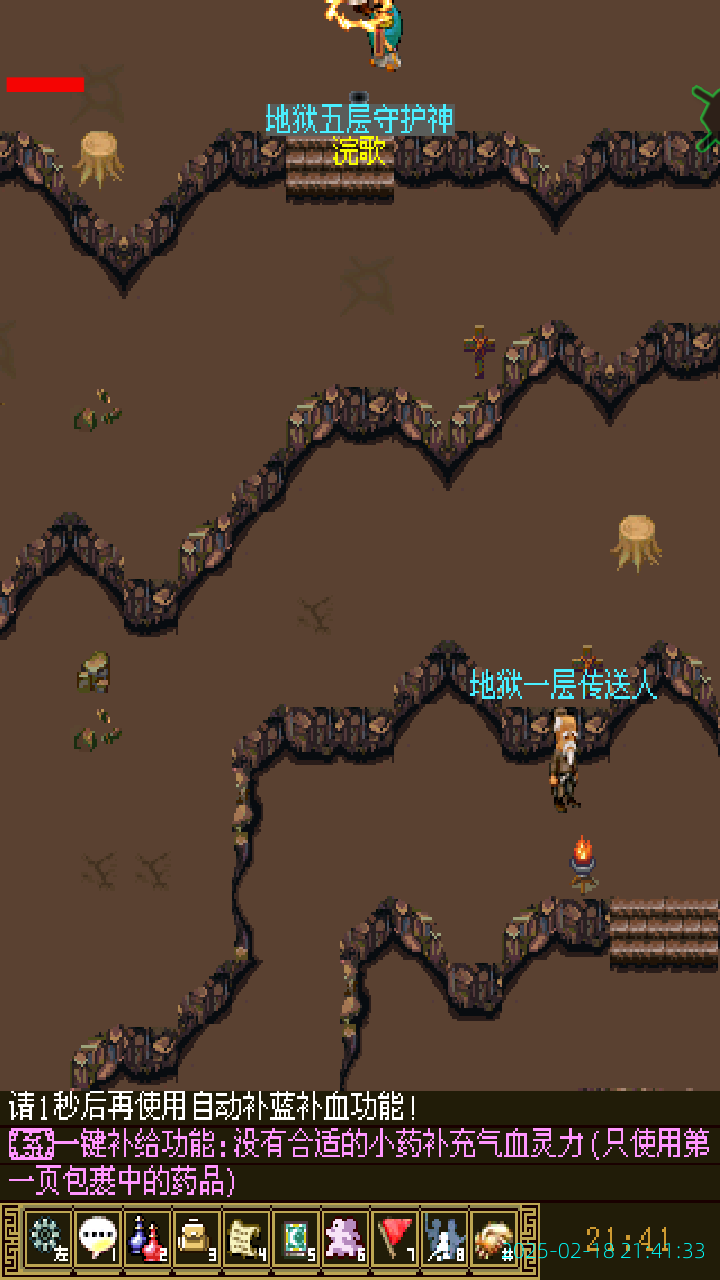
Task: Open the scroll quest log
Action: pyautogui.click(x=246, y=1238)
